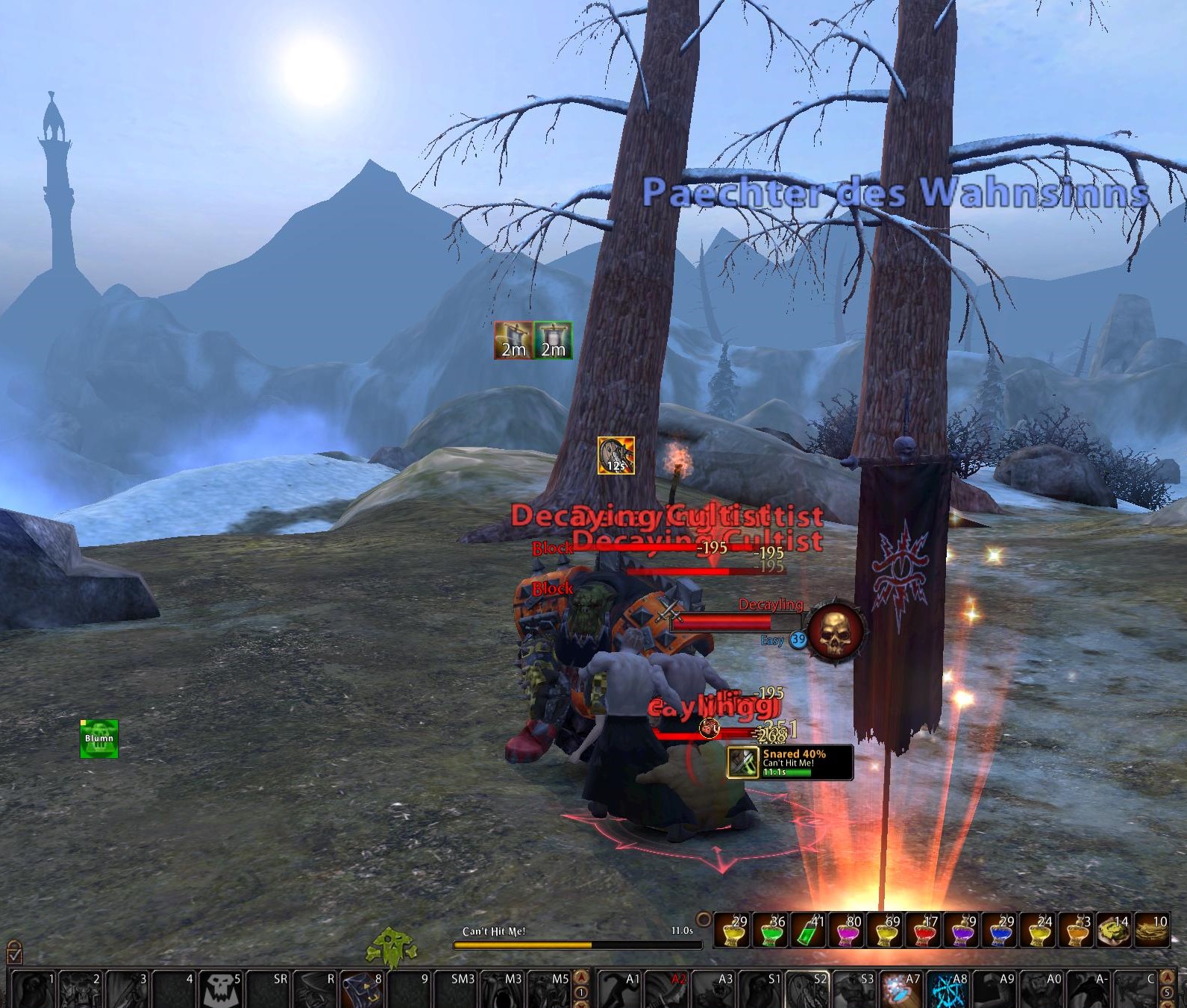Use the green vial item stack of 41
The height and width of the screenshot is (1008, 1187).
809,930
